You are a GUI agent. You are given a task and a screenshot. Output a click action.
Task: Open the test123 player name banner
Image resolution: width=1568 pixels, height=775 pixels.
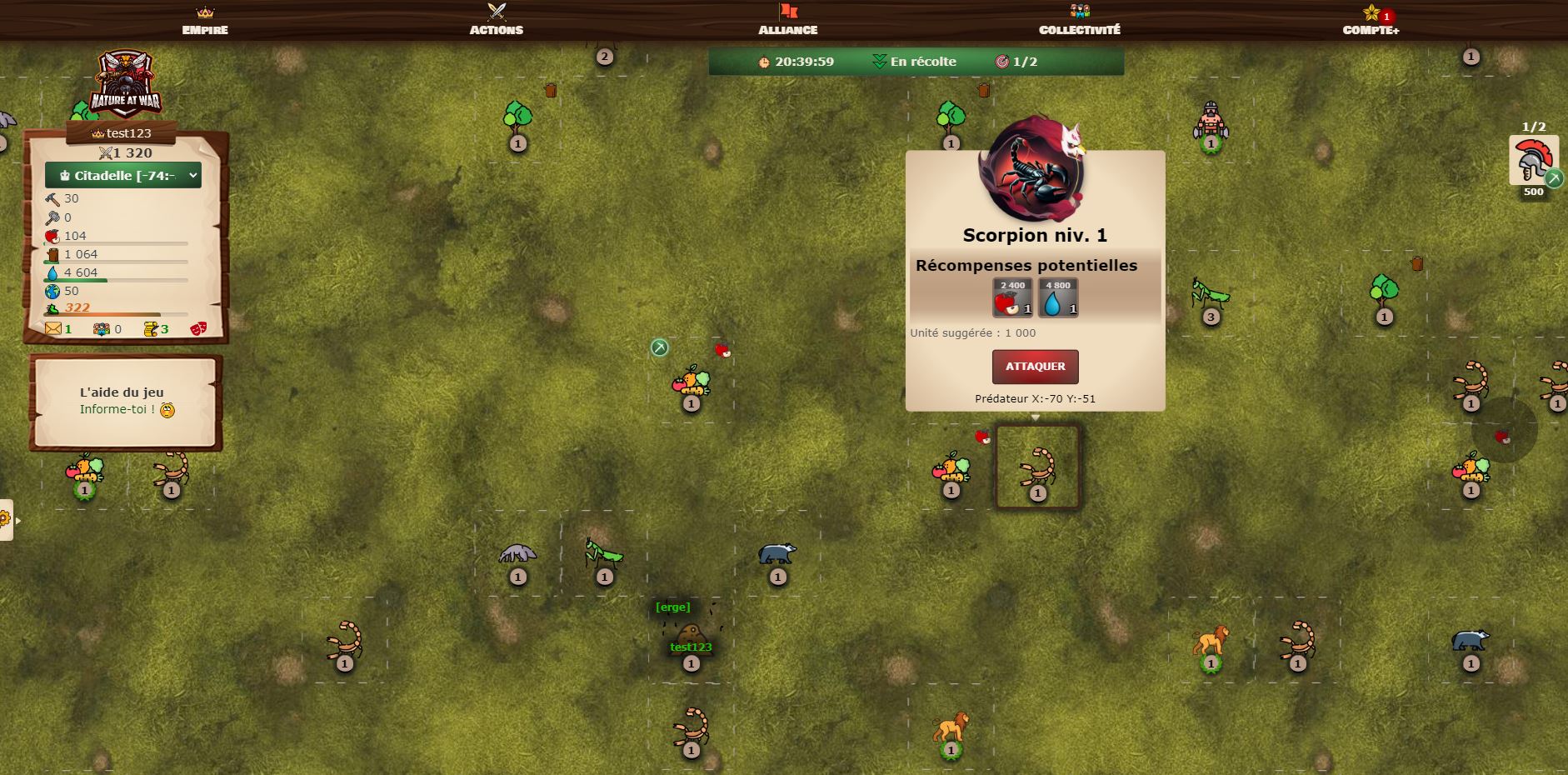tap(122, 133)
